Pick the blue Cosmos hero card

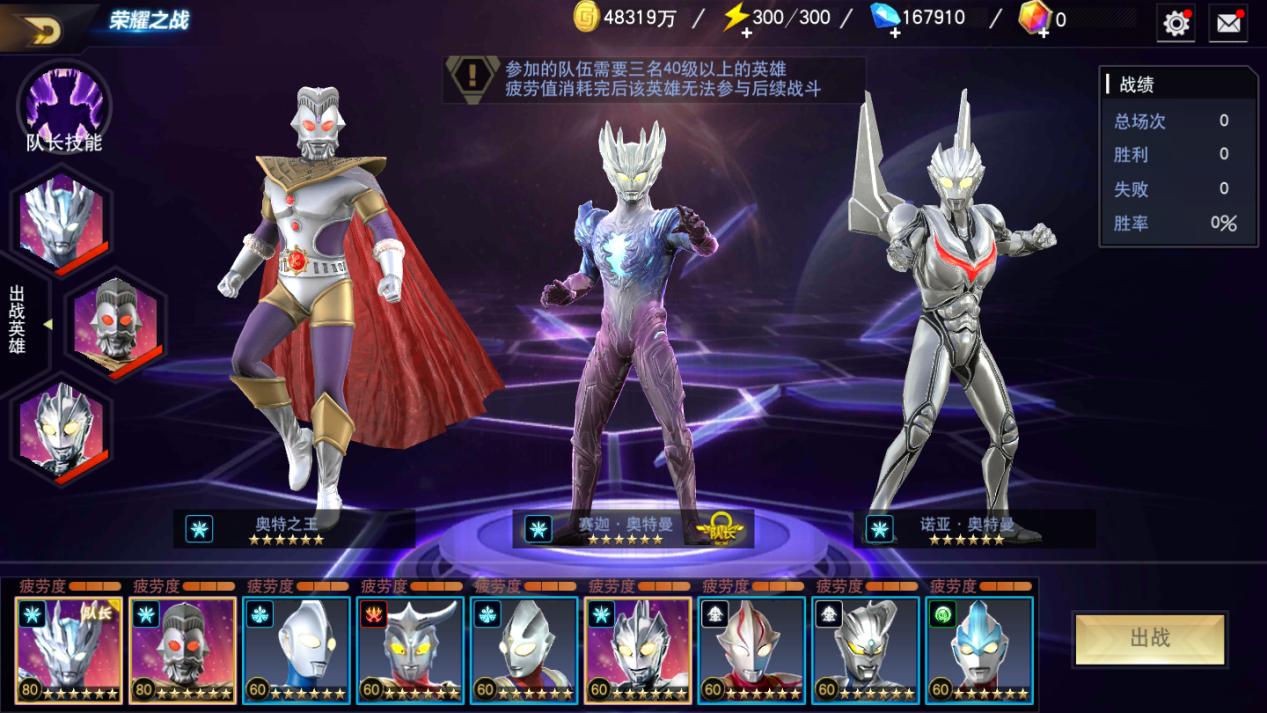[297, 650]
